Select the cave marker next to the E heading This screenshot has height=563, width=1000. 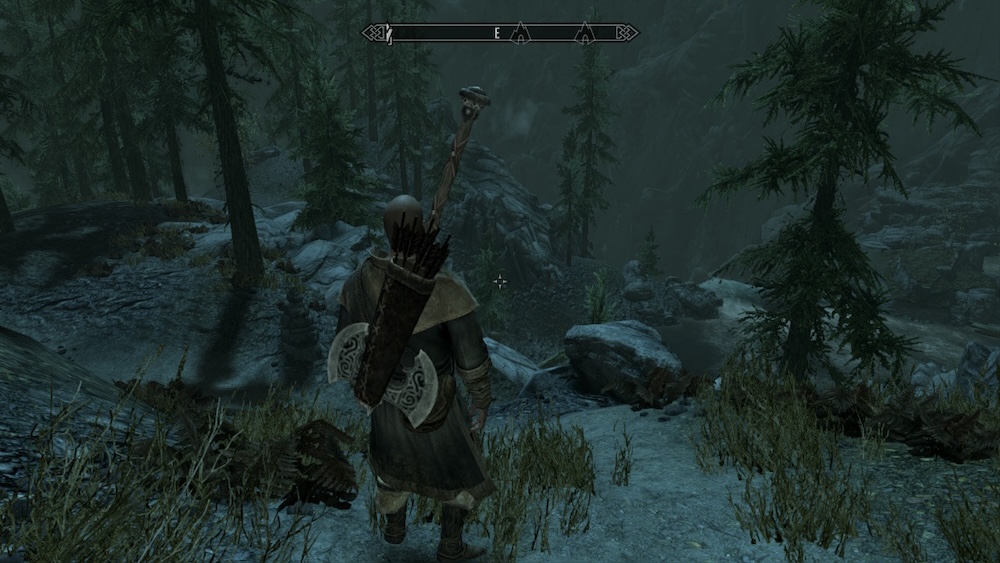519,35
